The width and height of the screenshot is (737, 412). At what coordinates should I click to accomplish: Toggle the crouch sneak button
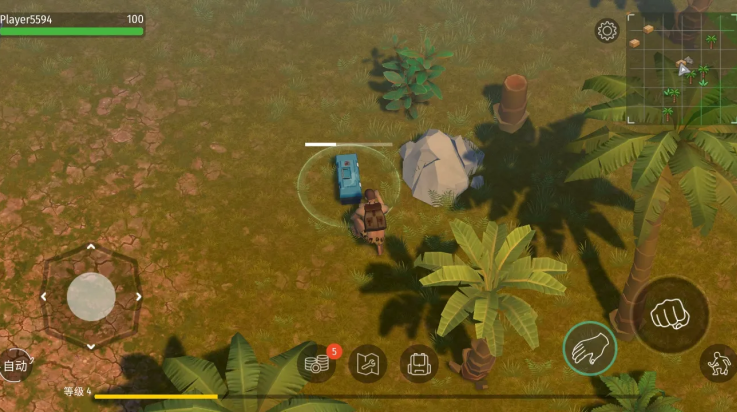click(718, 362)
